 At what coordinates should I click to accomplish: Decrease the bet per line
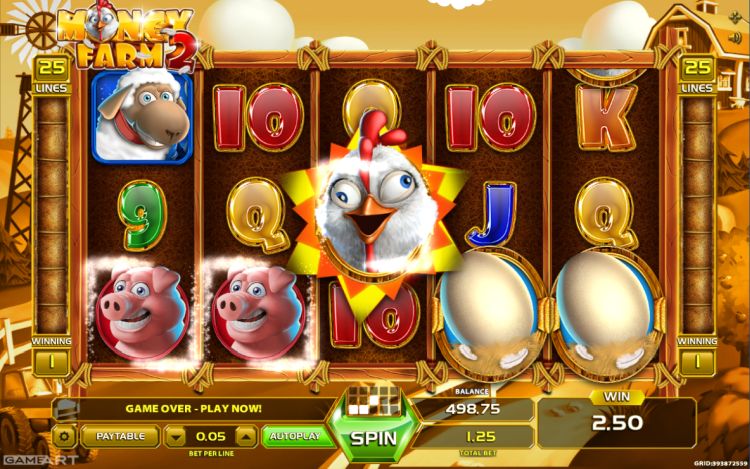(175, 436)
